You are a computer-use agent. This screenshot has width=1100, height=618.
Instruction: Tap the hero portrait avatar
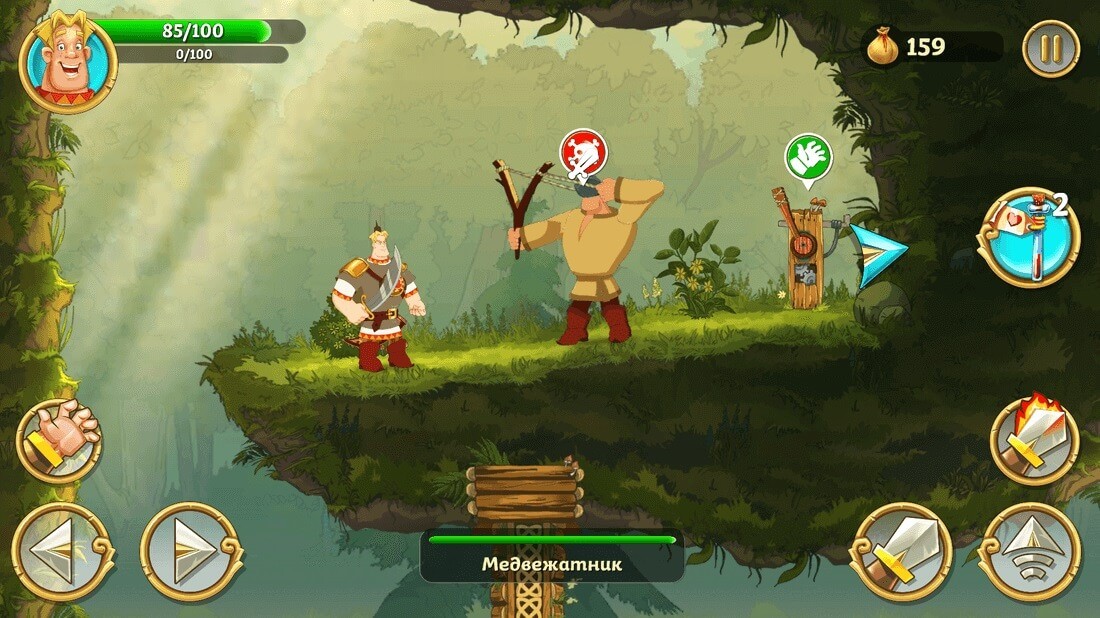[x=67, y=63]
